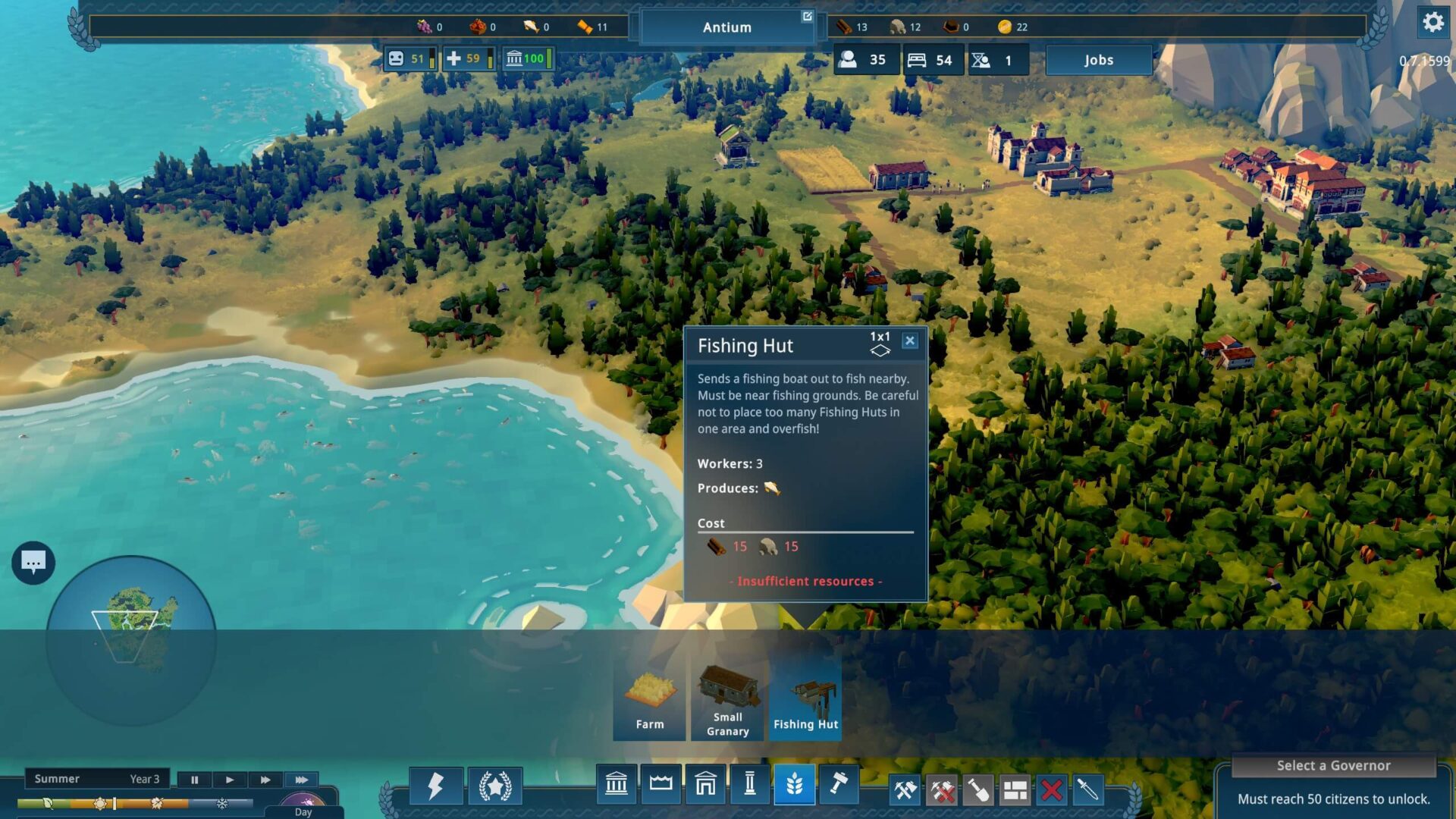Open the temple building category
The height and width of the screenshot is (819, 1456).
616,784
